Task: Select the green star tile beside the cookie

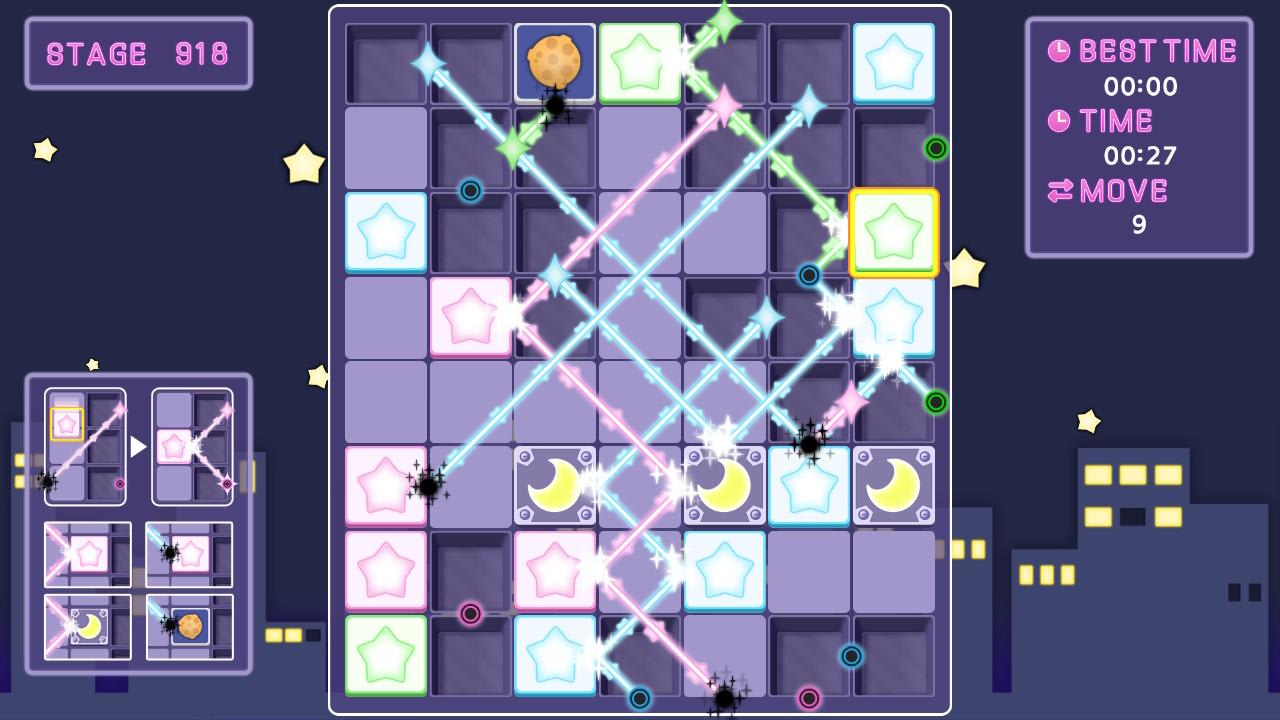Action: [x=641, y=63]
